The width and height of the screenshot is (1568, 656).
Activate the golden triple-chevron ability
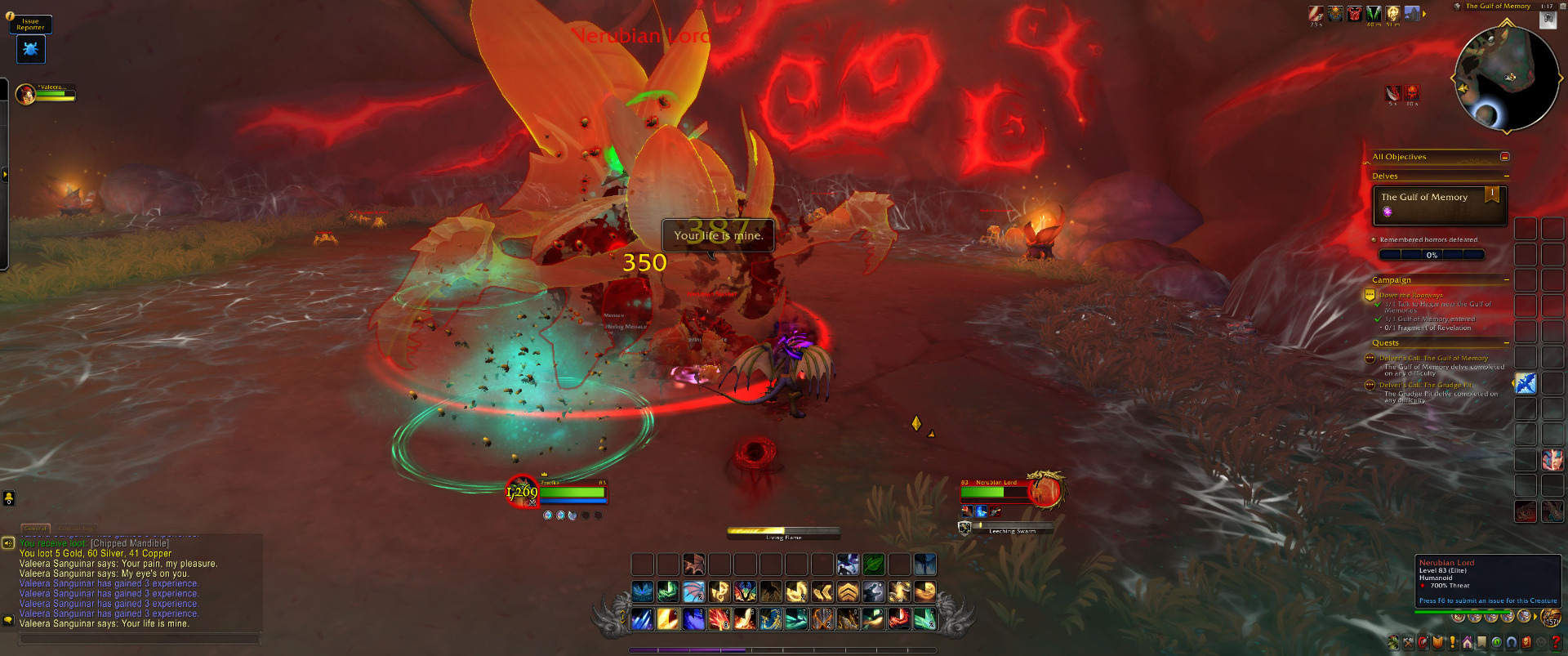848,591
